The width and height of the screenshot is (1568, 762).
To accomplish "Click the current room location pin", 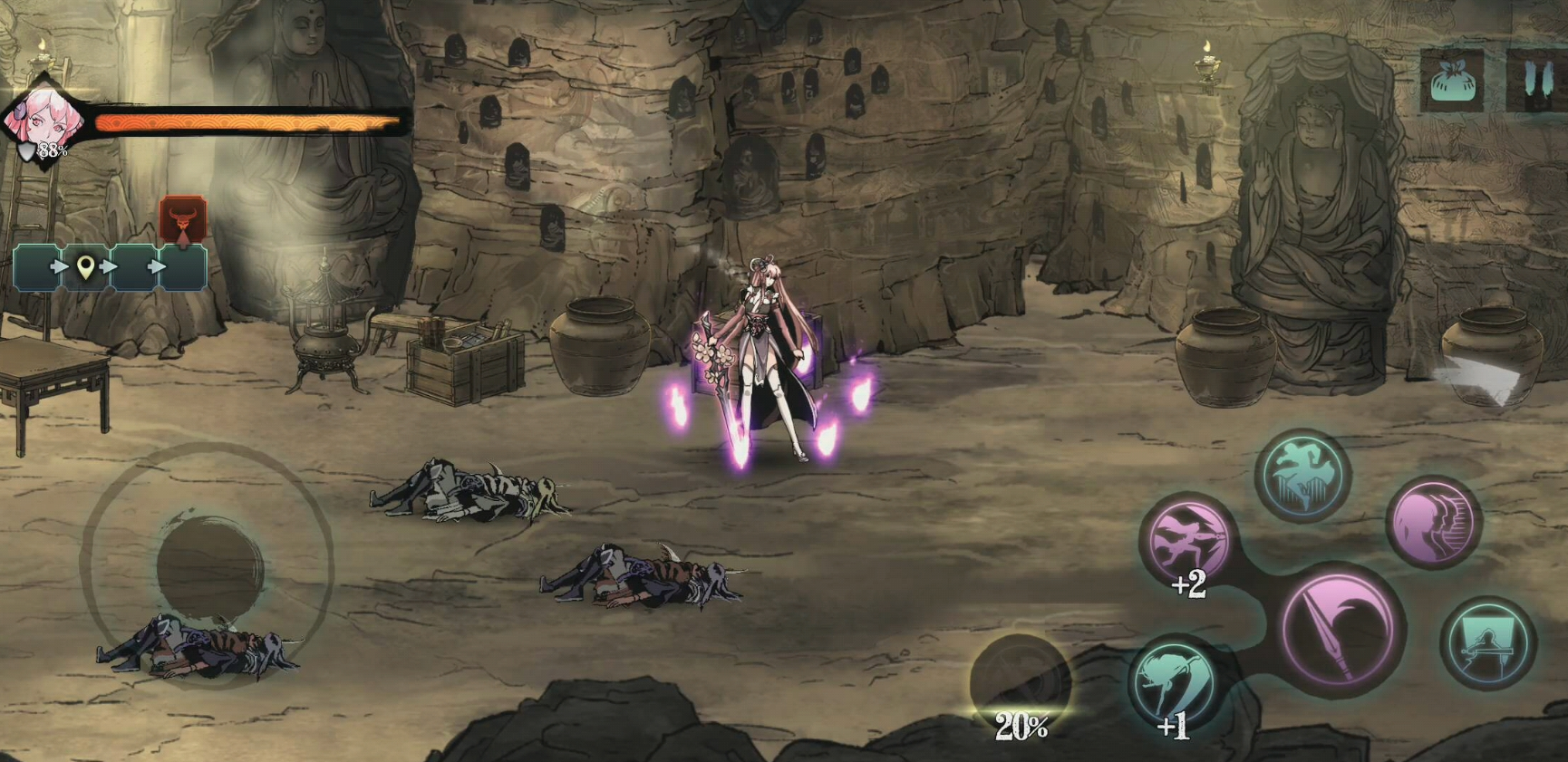I will (x=85, y=267).
